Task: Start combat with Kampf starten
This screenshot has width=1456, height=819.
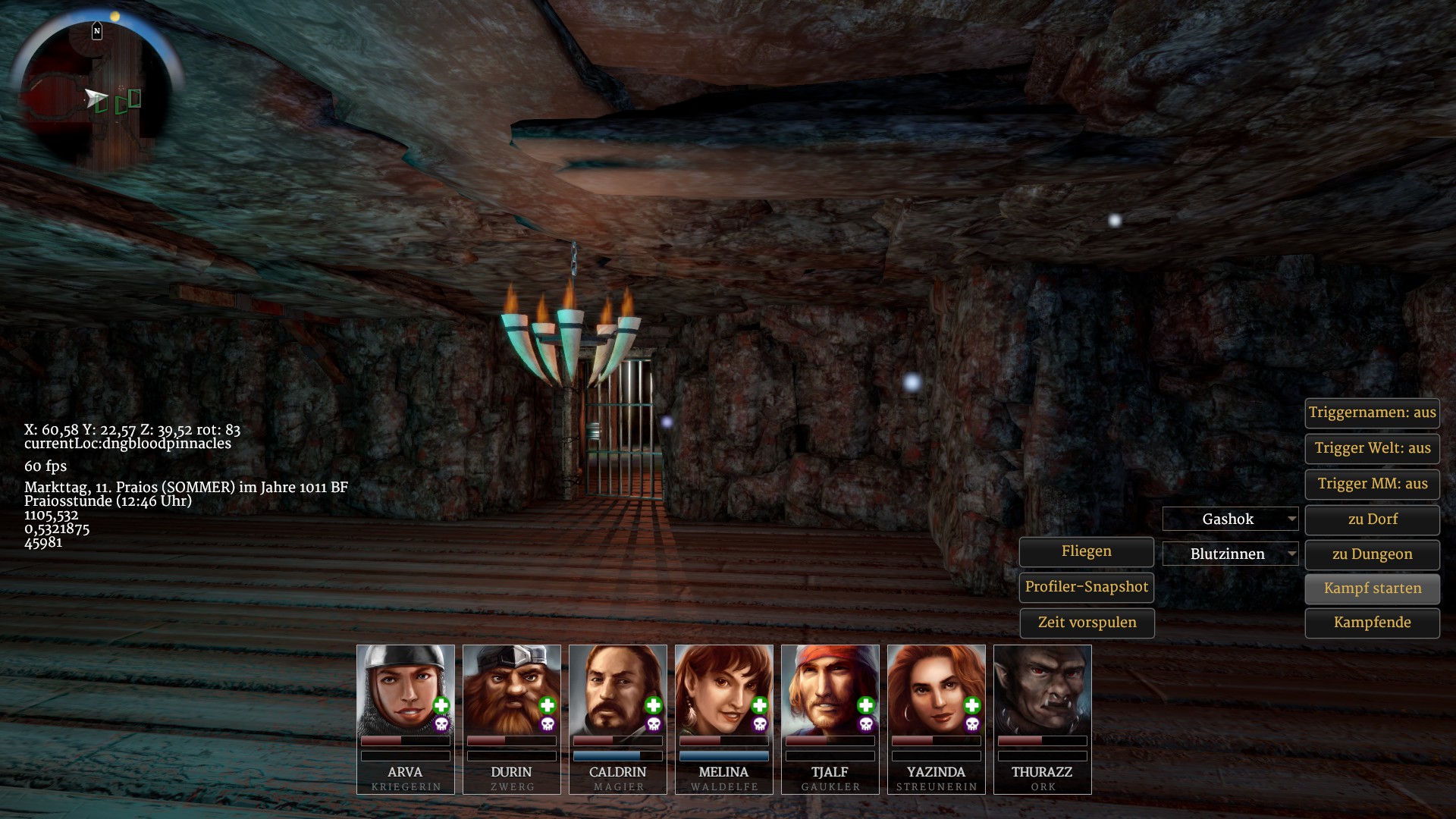Action: 1372,588
